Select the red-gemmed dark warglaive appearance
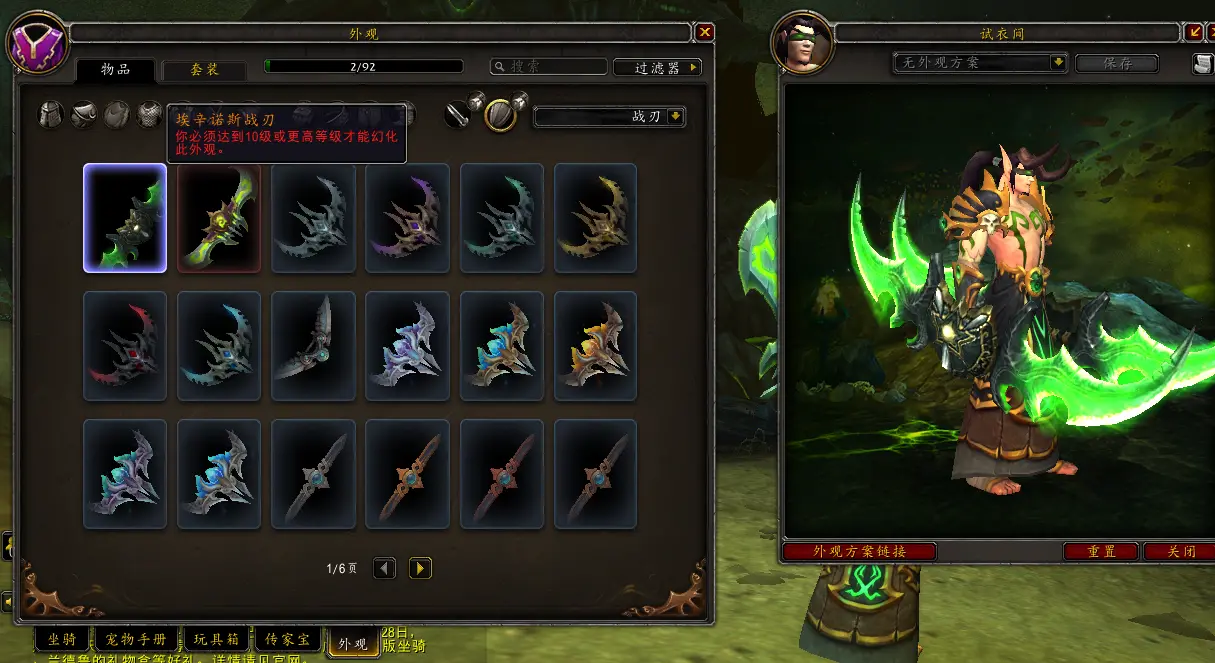 coord(125,346)
